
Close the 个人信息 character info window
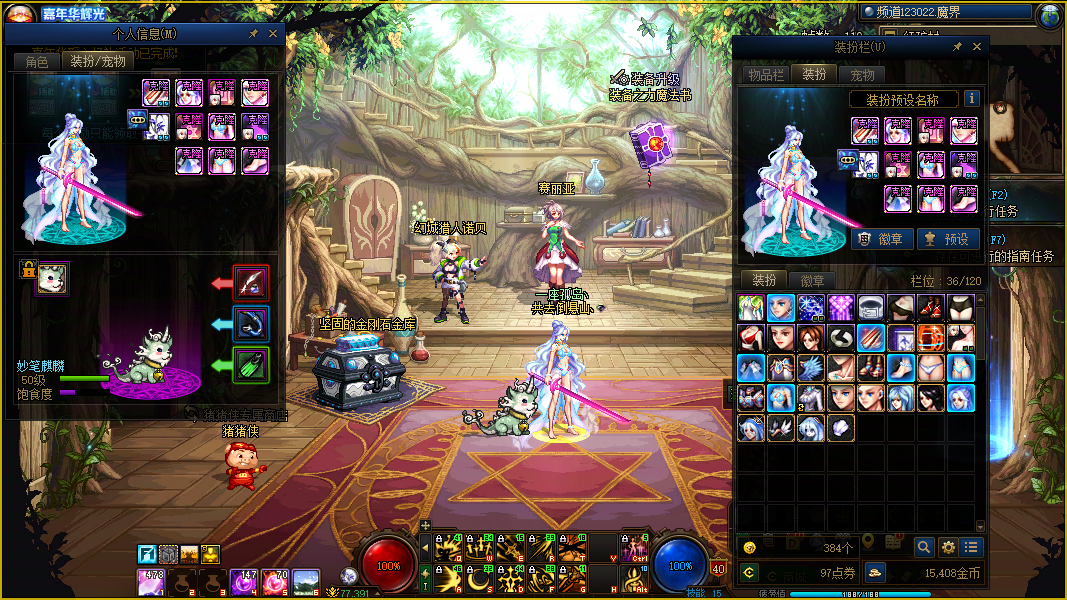[x=274, y=33]
